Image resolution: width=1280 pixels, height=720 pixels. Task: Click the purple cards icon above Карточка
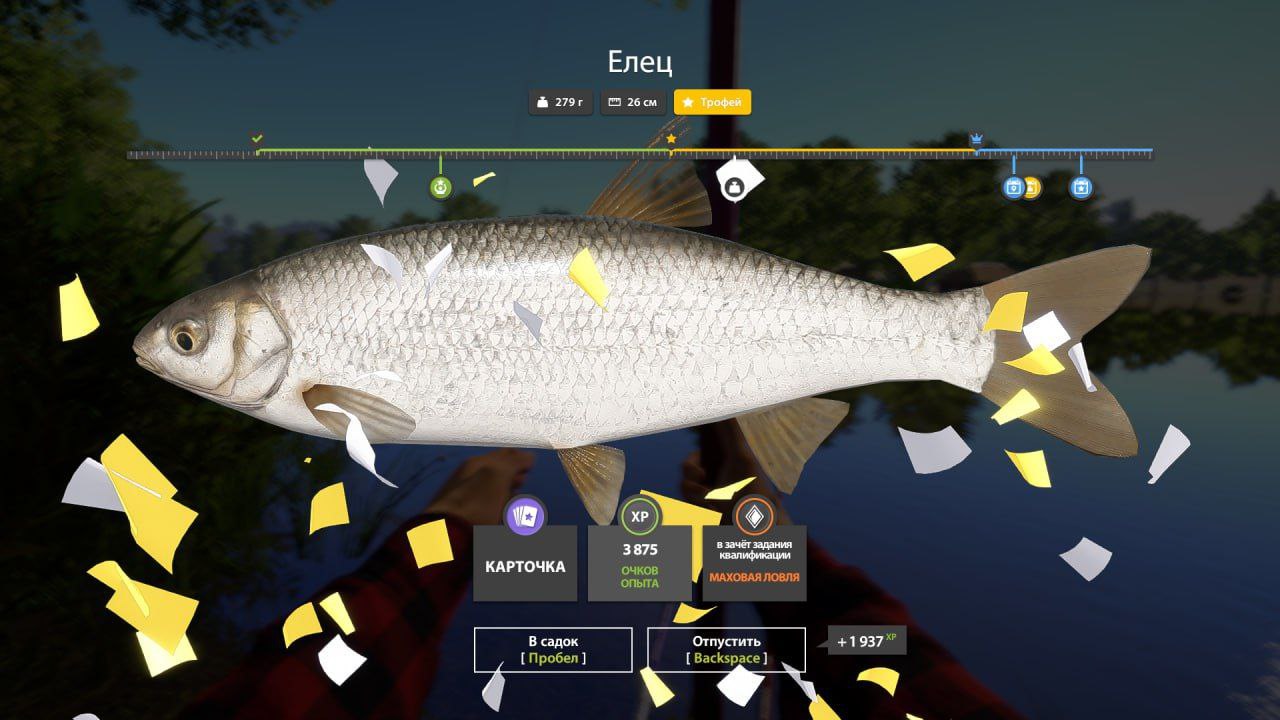click(525, 516)
